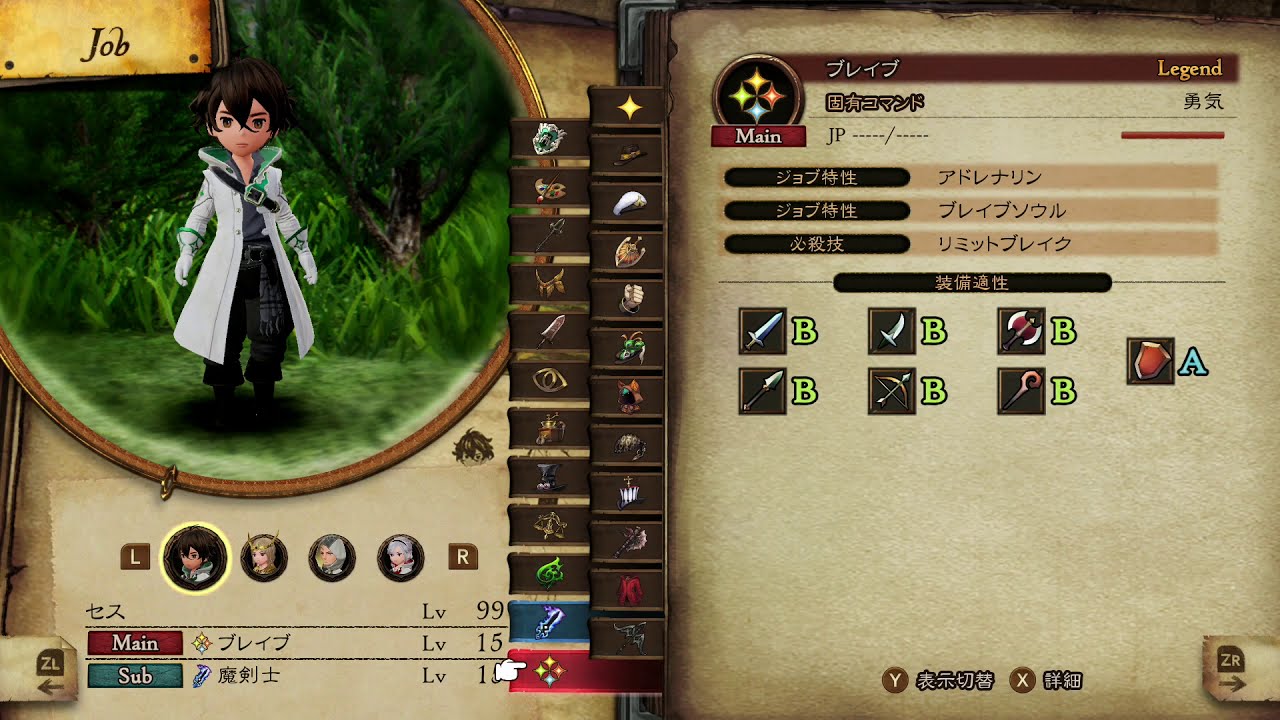
Task: Select the clenched fist job tab
Action: click(629, 299)
